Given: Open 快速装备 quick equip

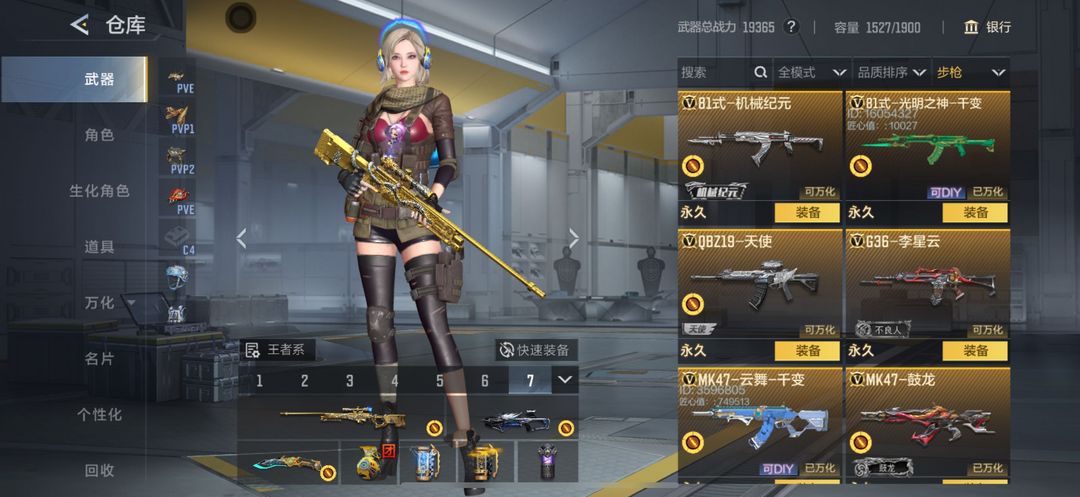Looking at the screenshot, I should pyautogui.click(x=537, y=350).
